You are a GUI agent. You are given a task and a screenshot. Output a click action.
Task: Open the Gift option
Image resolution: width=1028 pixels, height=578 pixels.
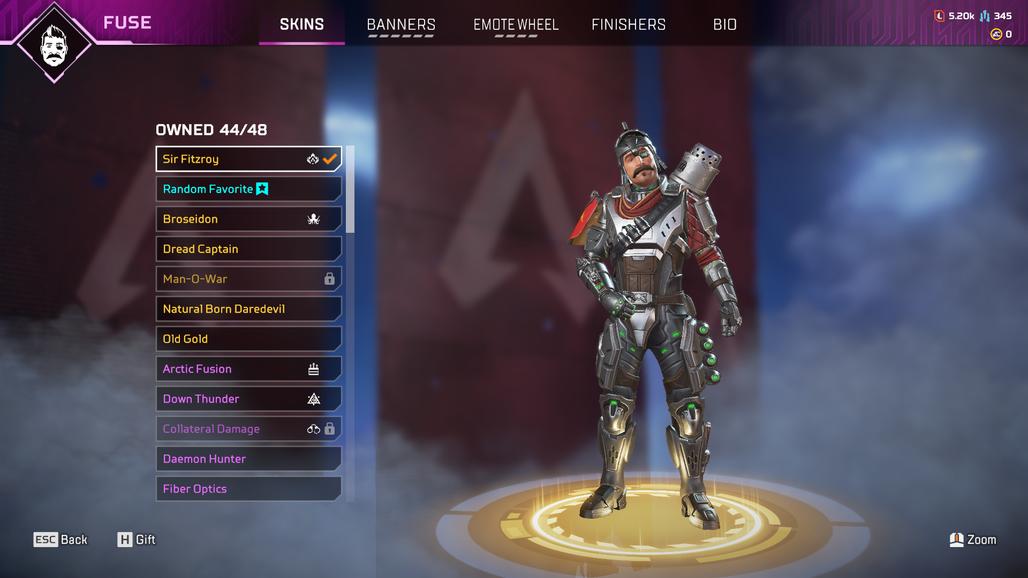[x=136, y=540]
